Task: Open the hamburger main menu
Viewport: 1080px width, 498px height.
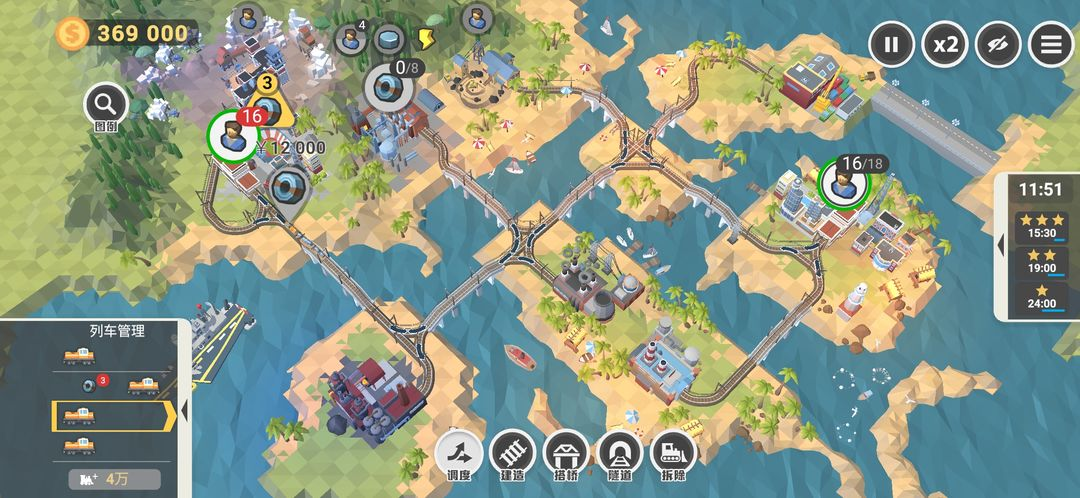Action: click(x=1051, y=45)
